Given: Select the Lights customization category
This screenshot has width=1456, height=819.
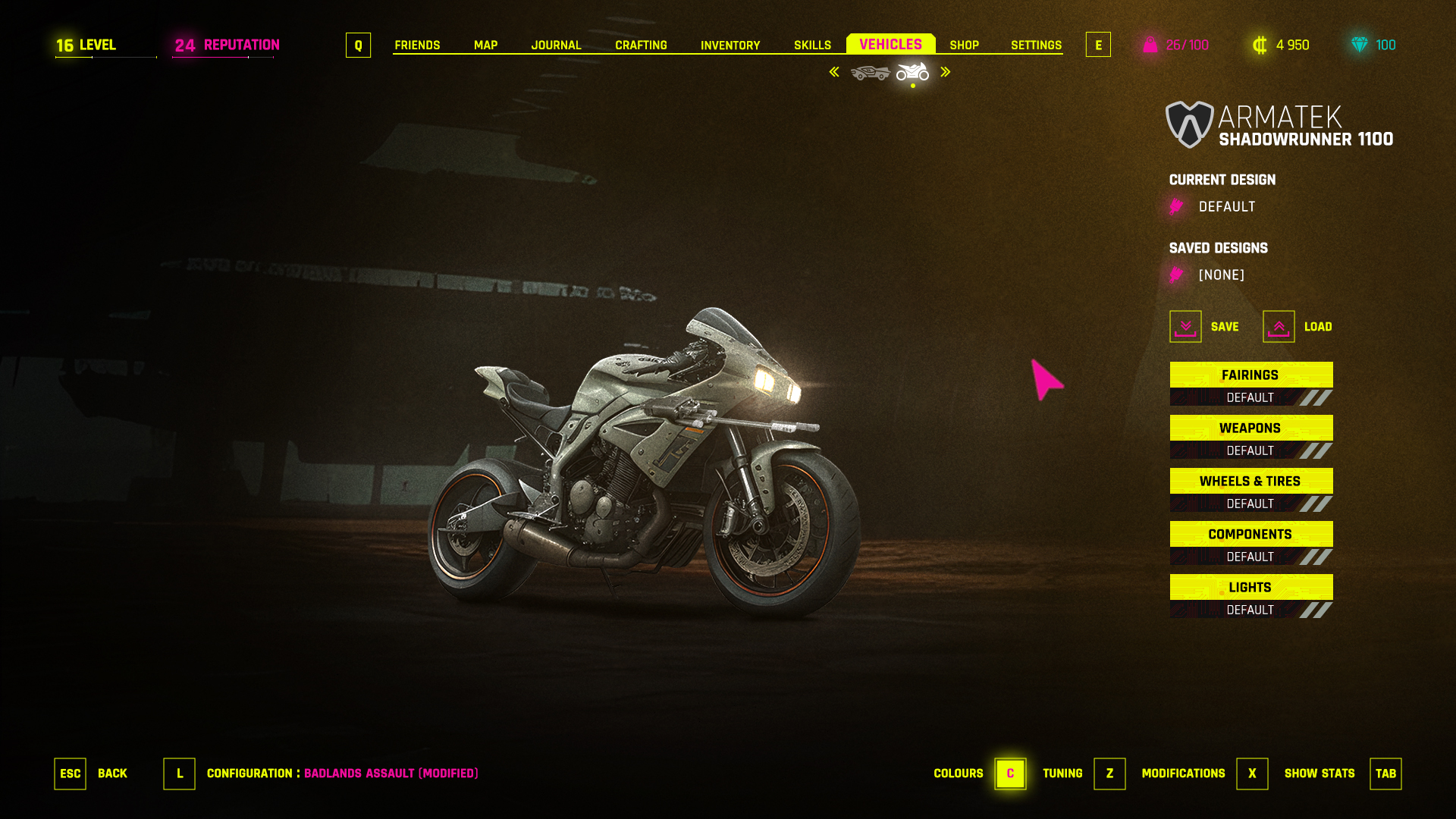Looking at the screenshot, I should coord(1250,588).
